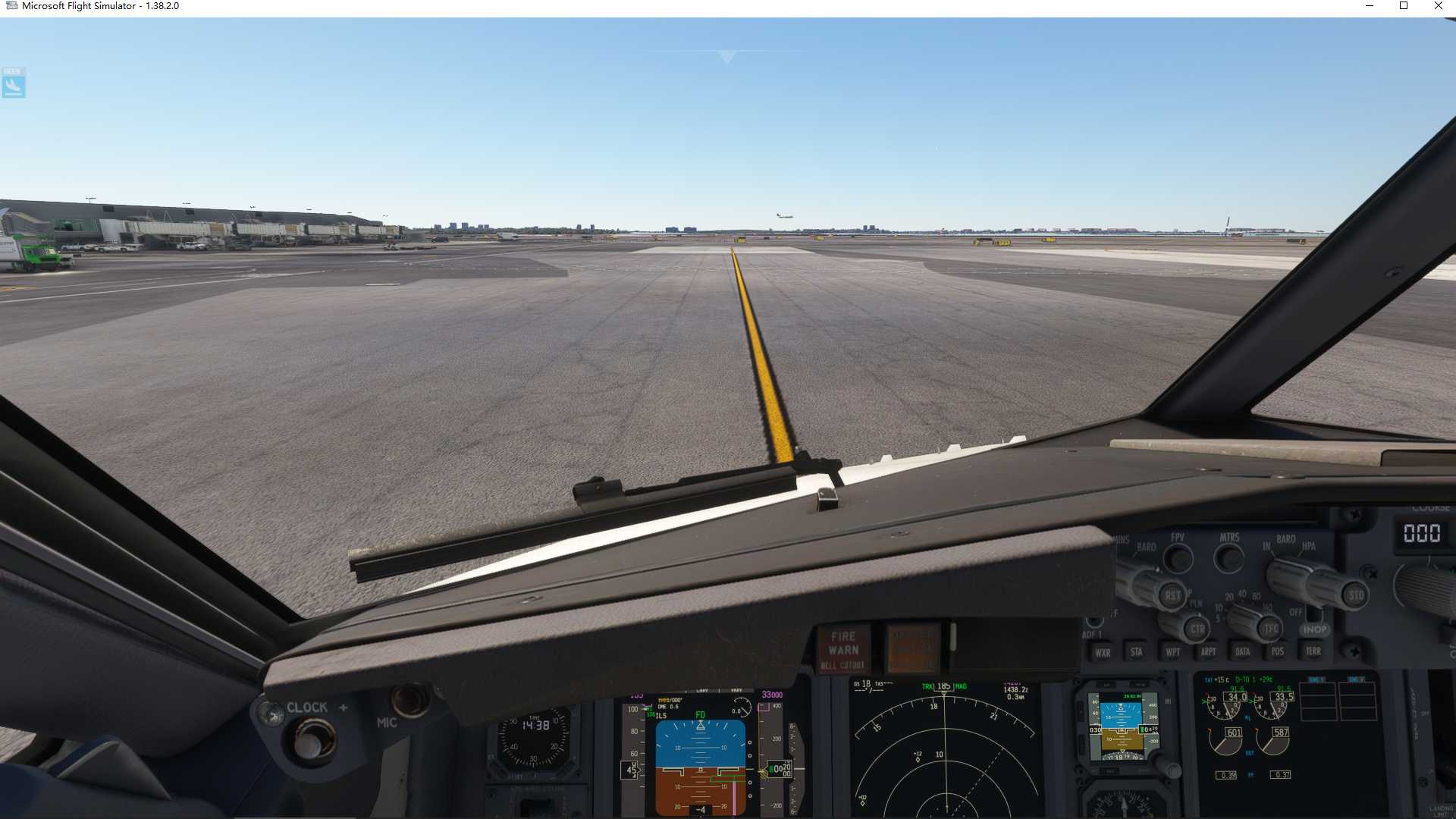The height and width of the screenshot is (819, 1456).
Task: Show airports with the ARPT button
Action: click(1210, 652)
